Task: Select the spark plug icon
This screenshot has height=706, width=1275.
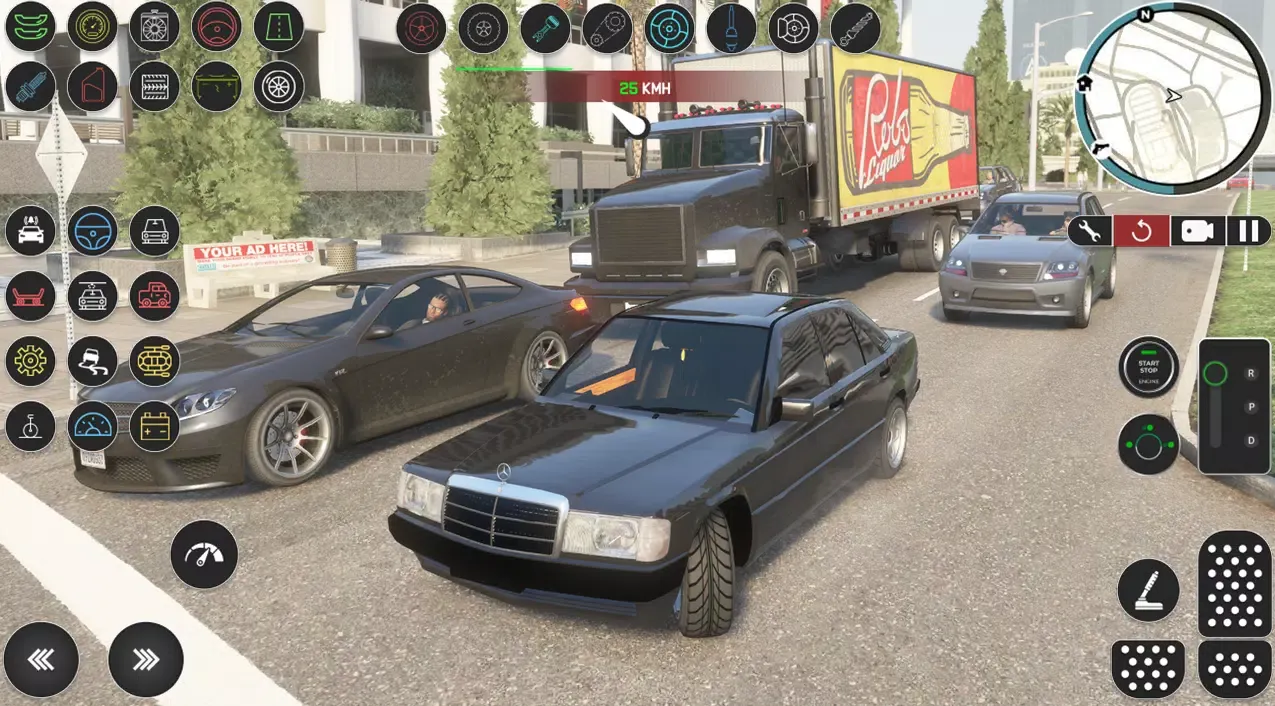Action: tap(31, 87)
